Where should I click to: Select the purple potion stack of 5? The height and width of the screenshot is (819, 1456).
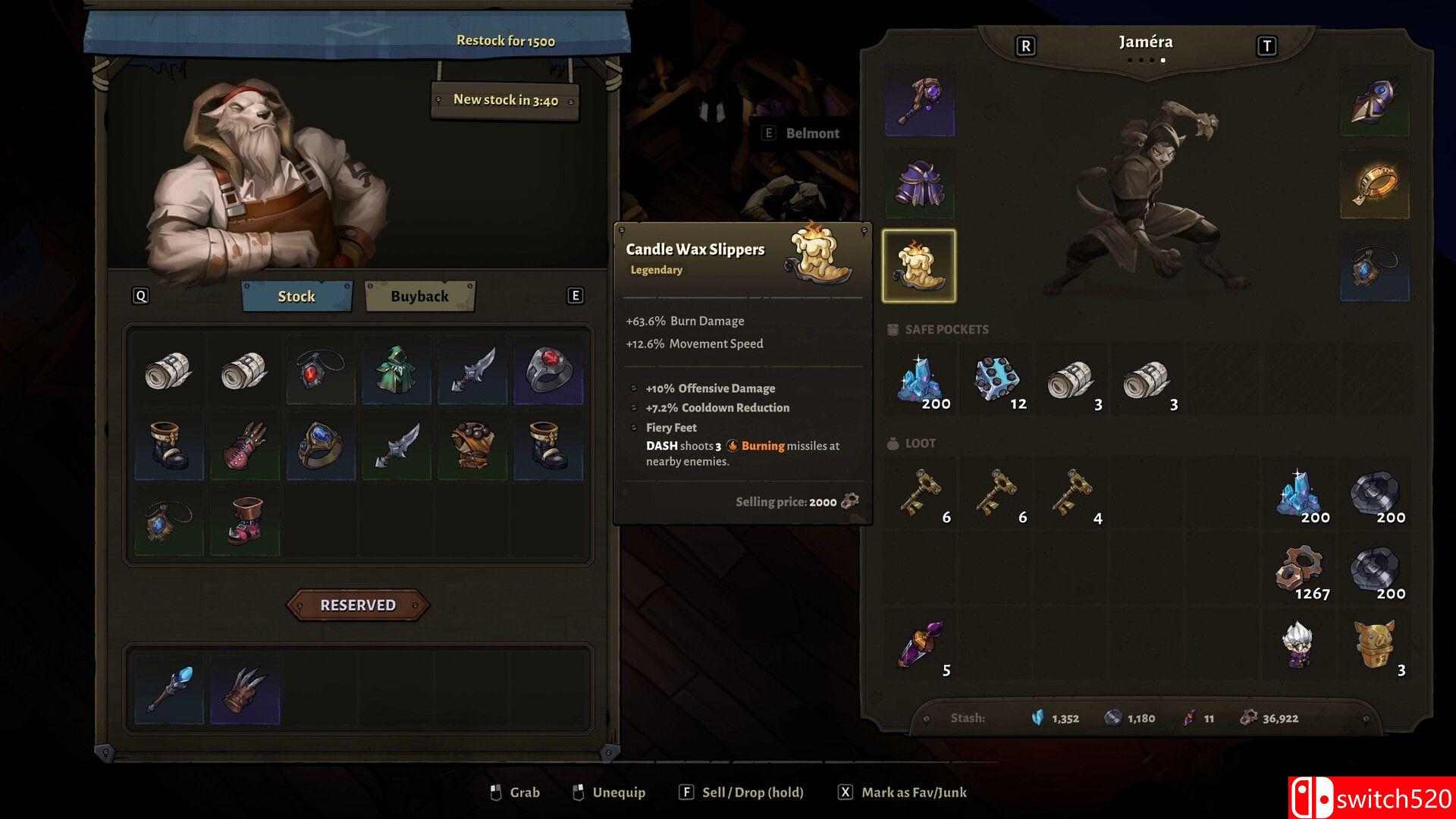[x=920, y=645]
